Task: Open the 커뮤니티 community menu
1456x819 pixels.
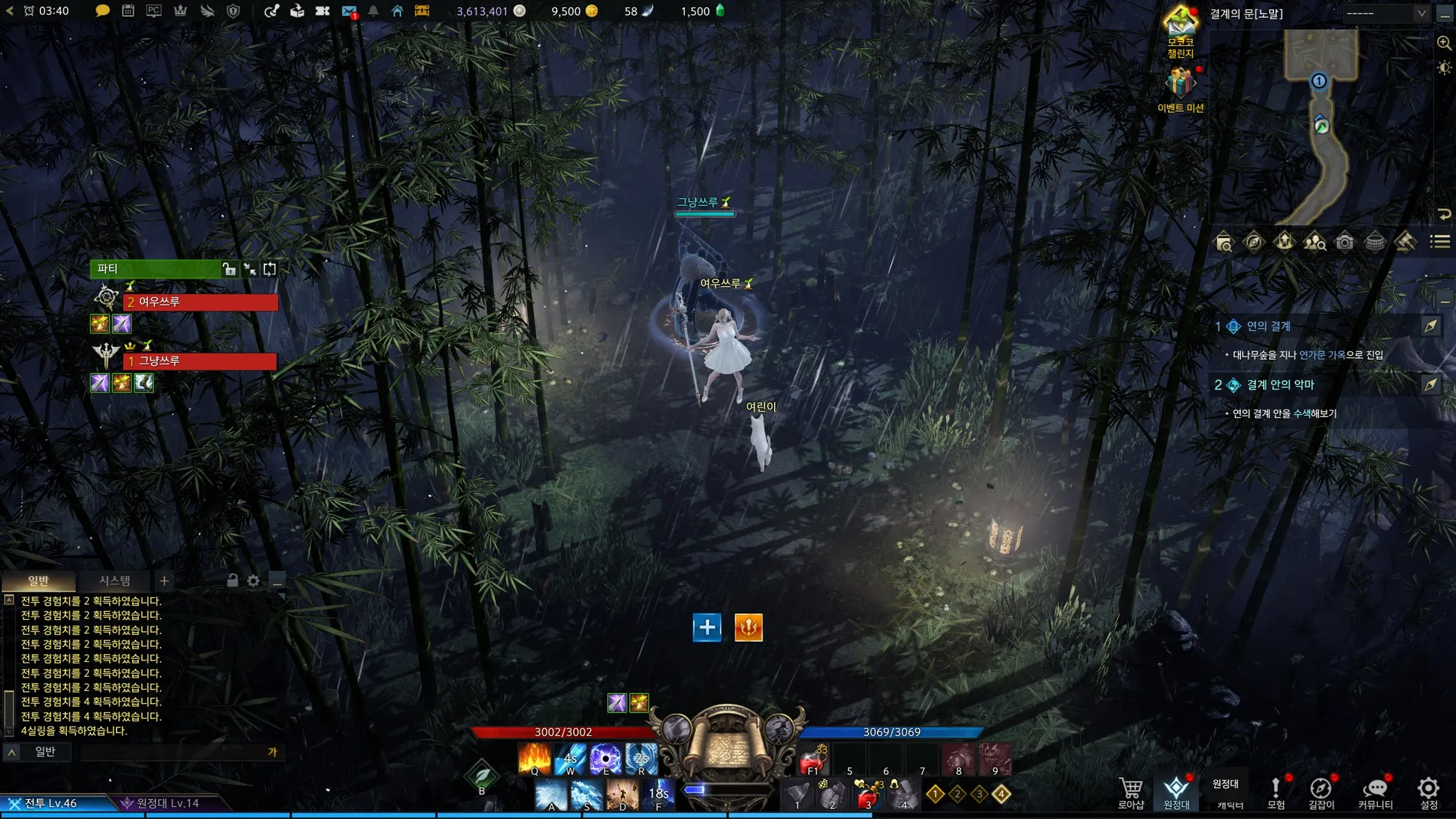Action: (x=1375, y=792)
